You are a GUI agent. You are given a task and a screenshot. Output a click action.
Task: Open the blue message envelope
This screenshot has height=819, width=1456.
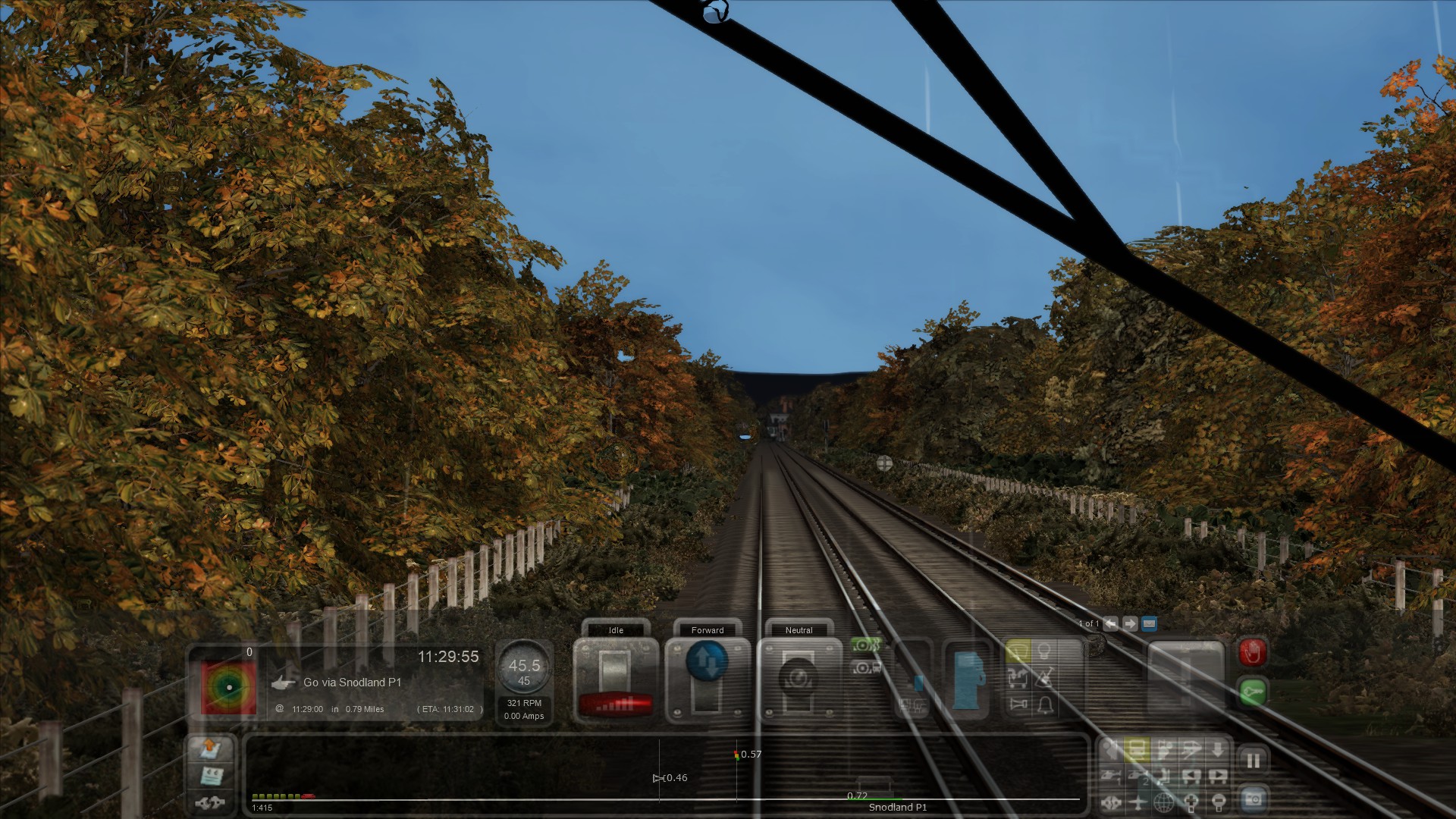(1149, 624)
